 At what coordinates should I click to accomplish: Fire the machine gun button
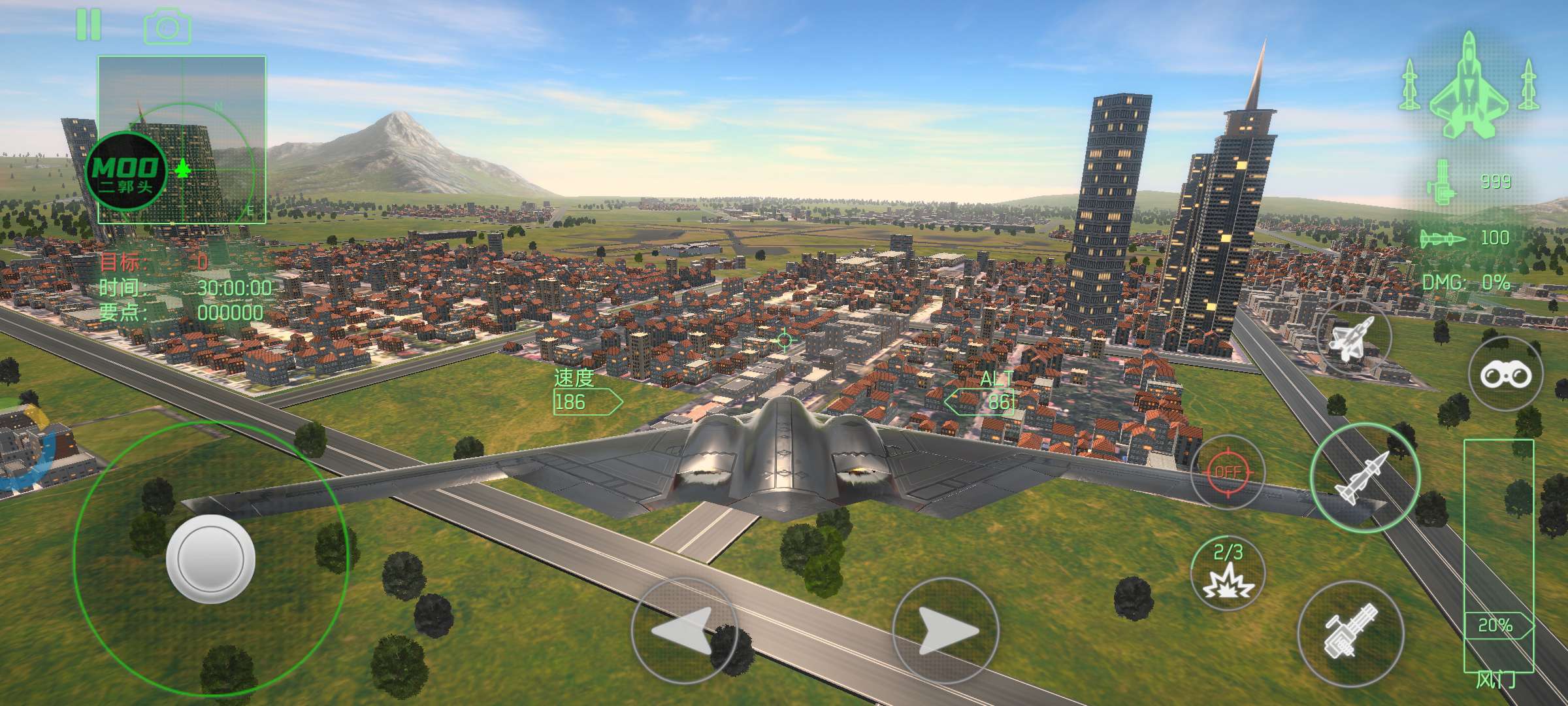pos(1350,633)
